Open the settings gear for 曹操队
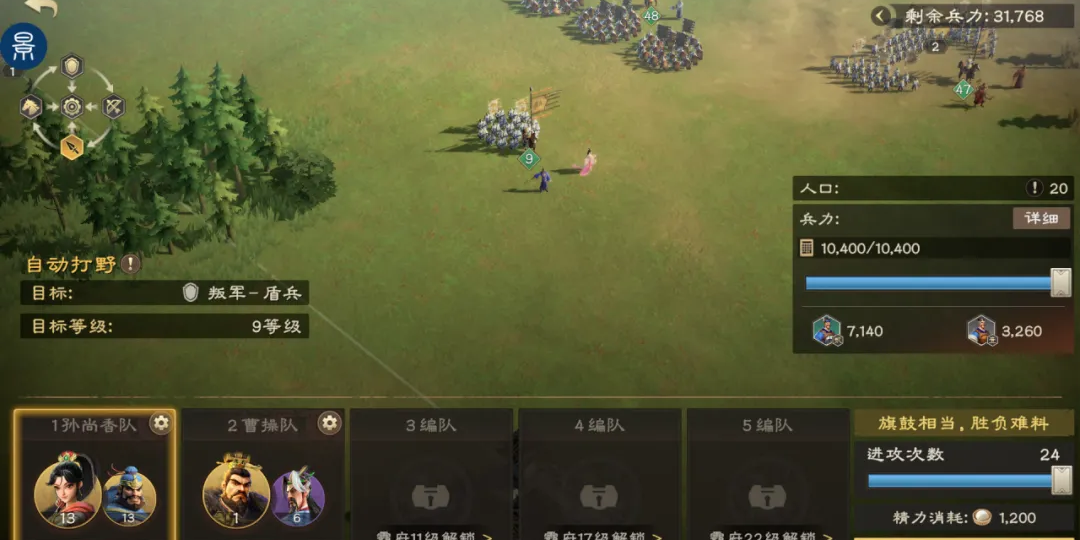This screenshot has width=1080, height=540. click(329, 424)
